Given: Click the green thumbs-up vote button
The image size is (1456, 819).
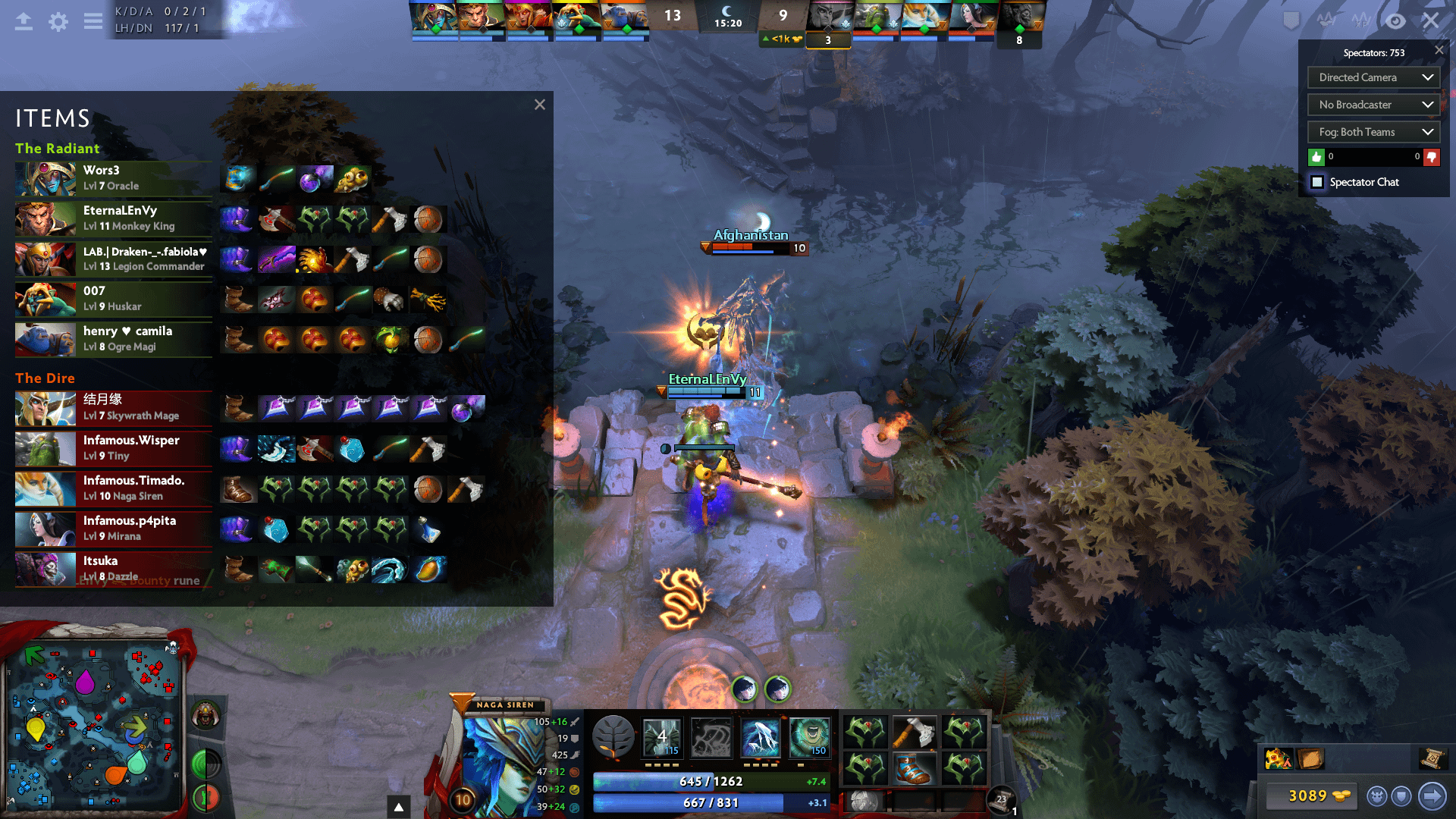Looking at the screenshot, I should tap(1316, 157).
